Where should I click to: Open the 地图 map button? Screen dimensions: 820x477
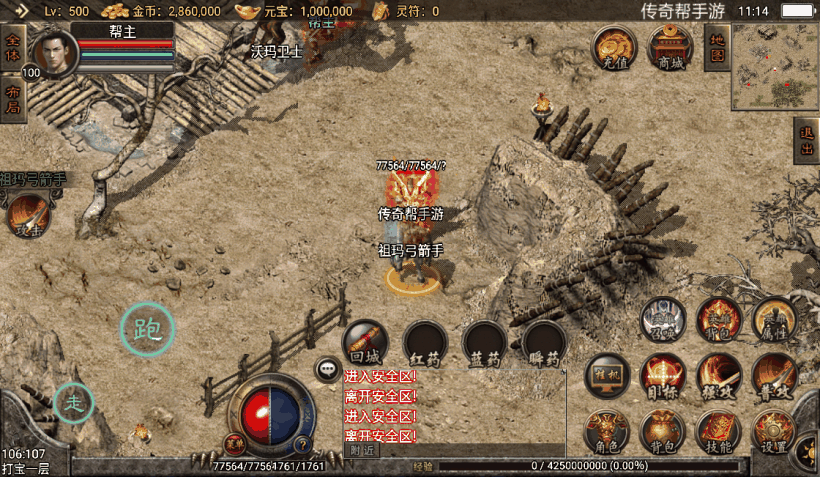tap(716, 46)
